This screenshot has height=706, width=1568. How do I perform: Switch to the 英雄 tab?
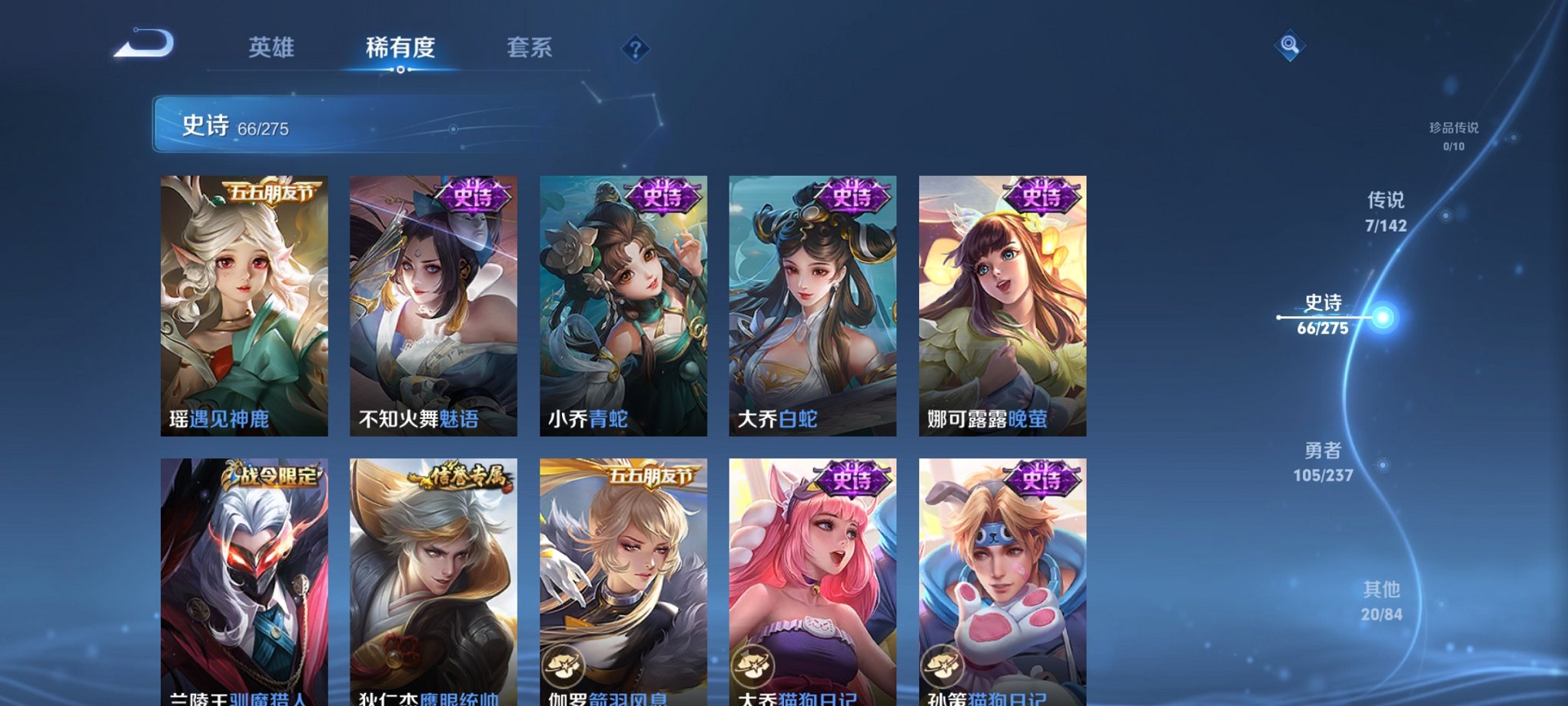click(271, 48)
